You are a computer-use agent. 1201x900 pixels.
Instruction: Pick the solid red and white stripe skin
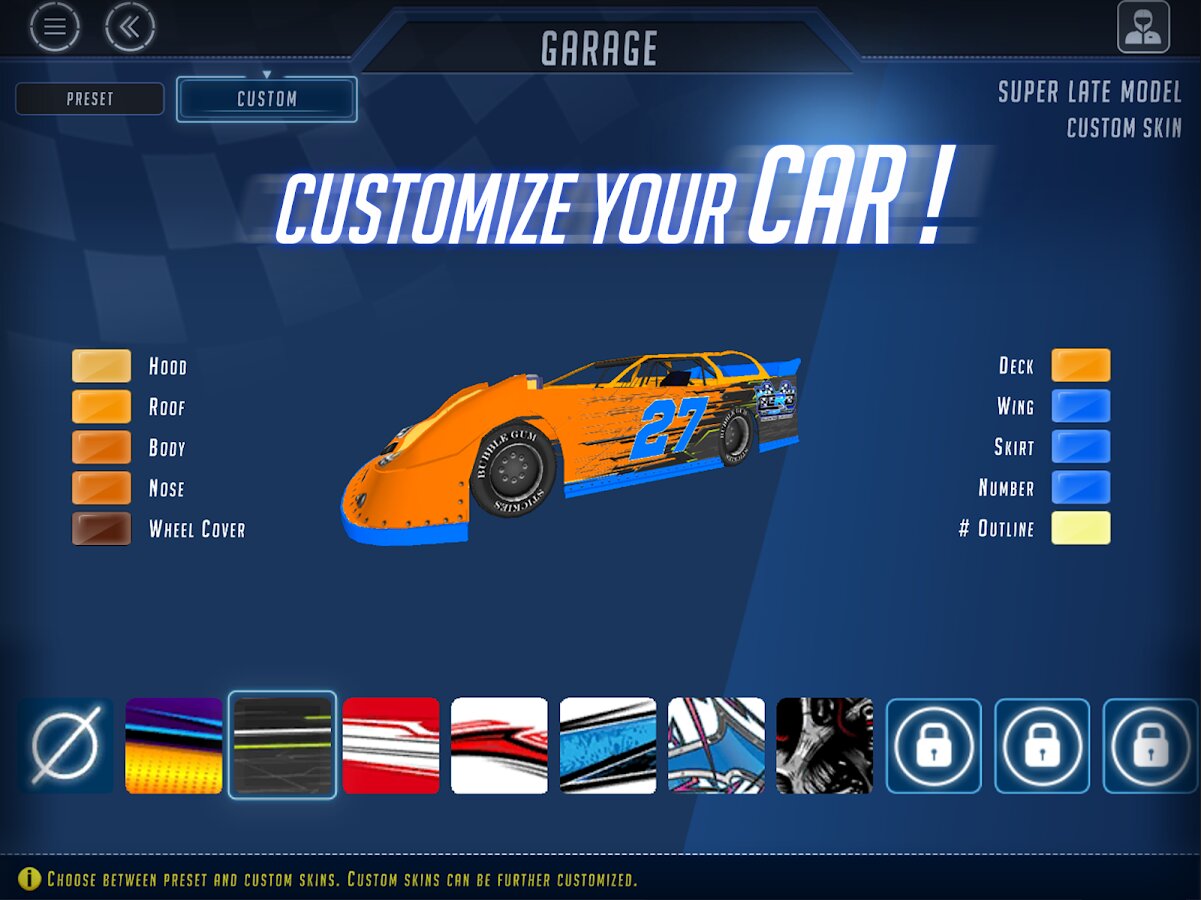click(x=391, y=746)
